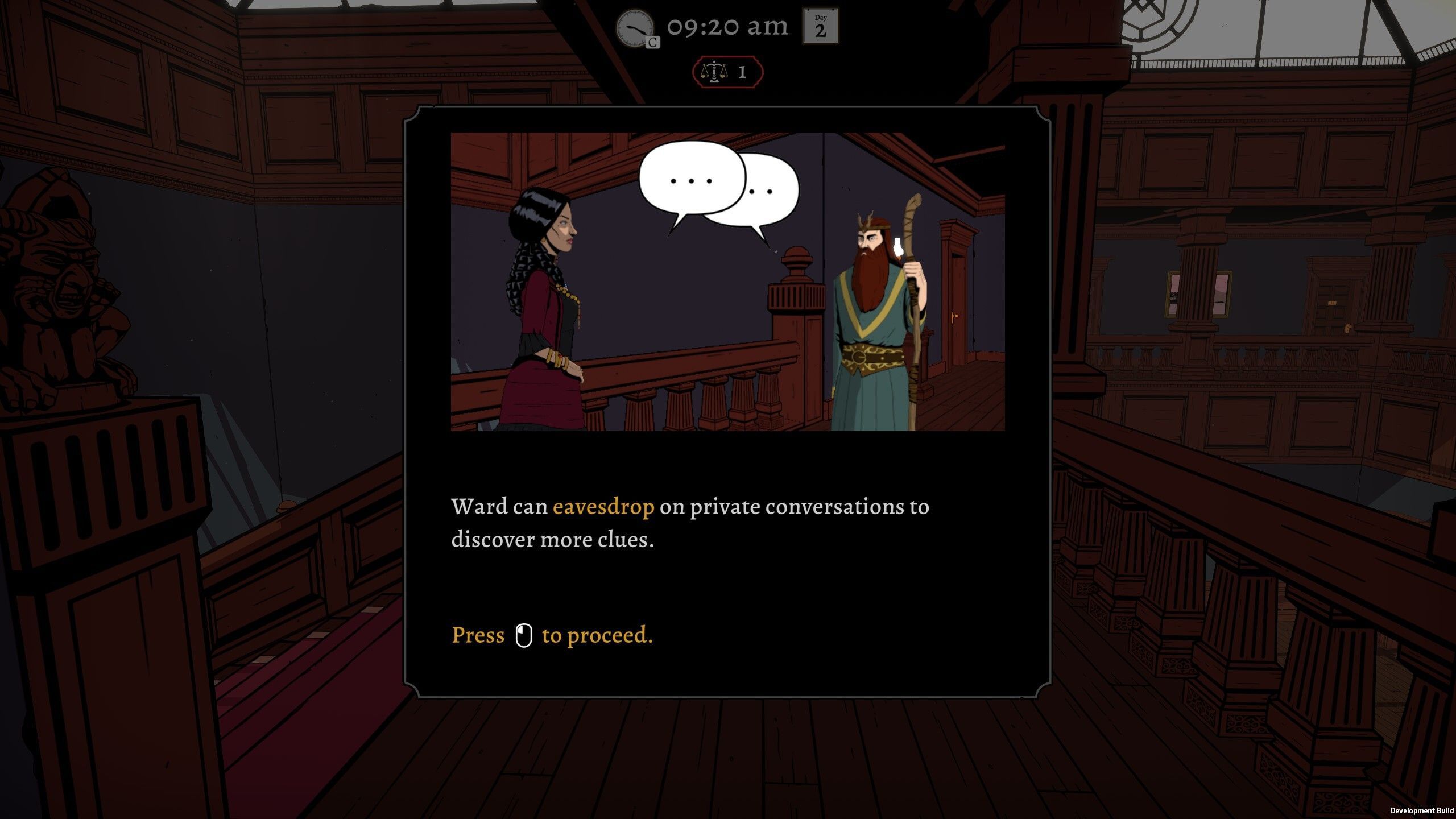Click the eavesdrop tutorial panel to proceed
This screenshot has width=1456, height=819.
727,402
